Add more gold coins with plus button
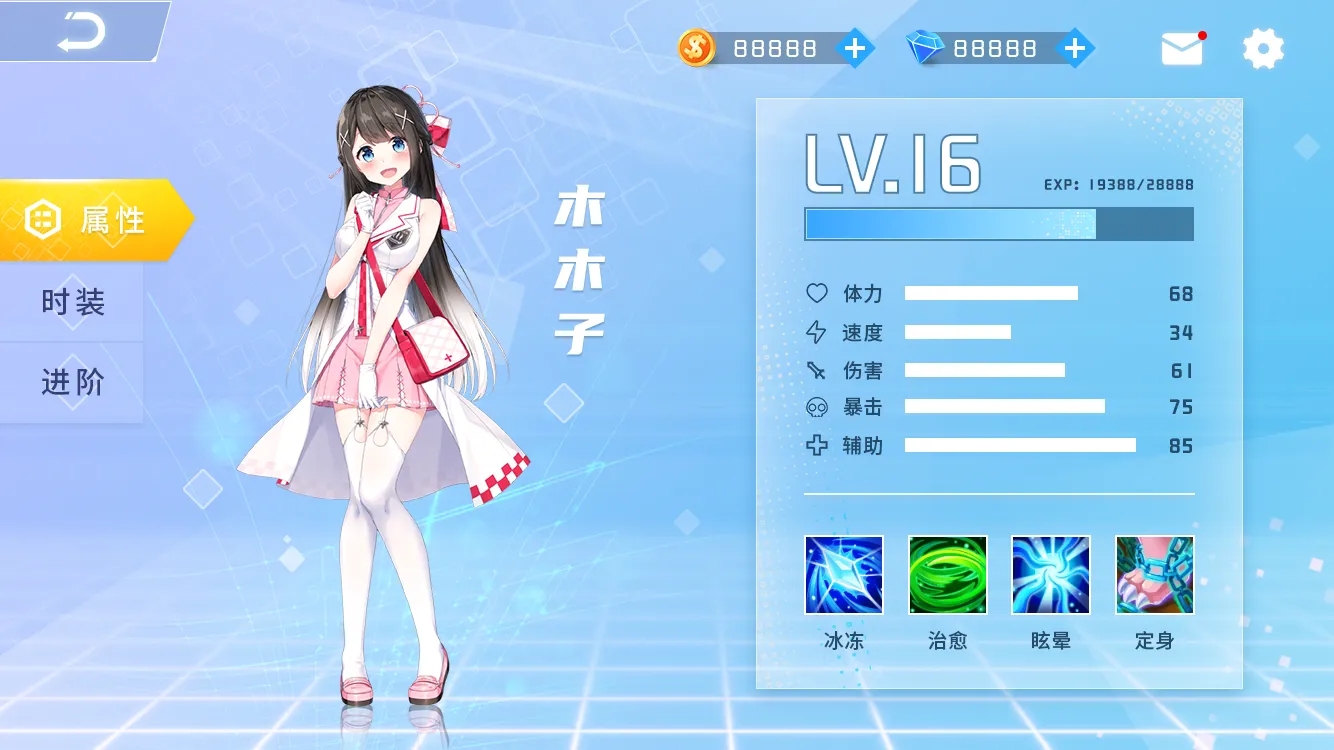 tap(855, 48)
